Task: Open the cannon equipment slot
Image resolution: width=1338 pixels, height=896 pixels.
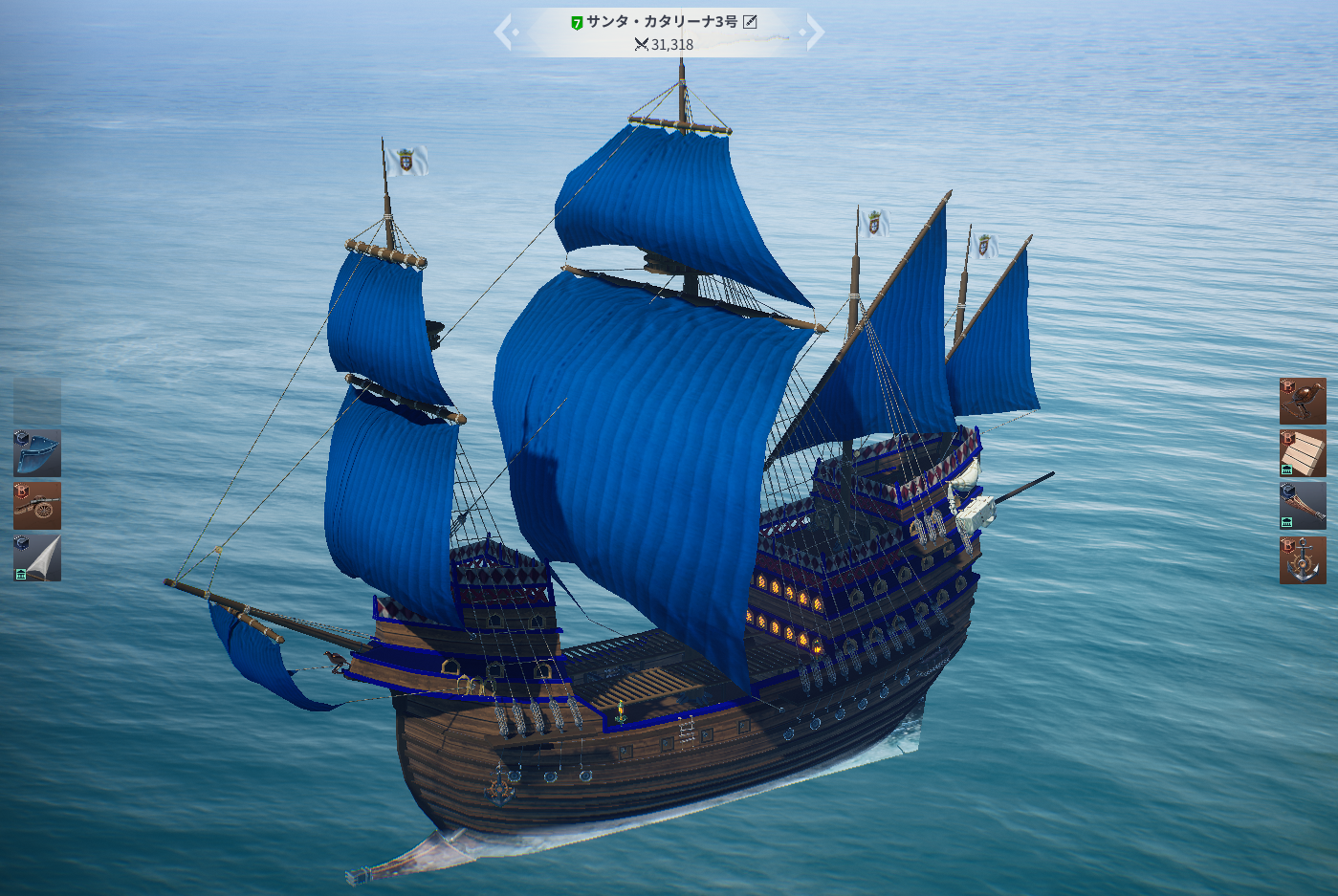Action: [37, 506]
